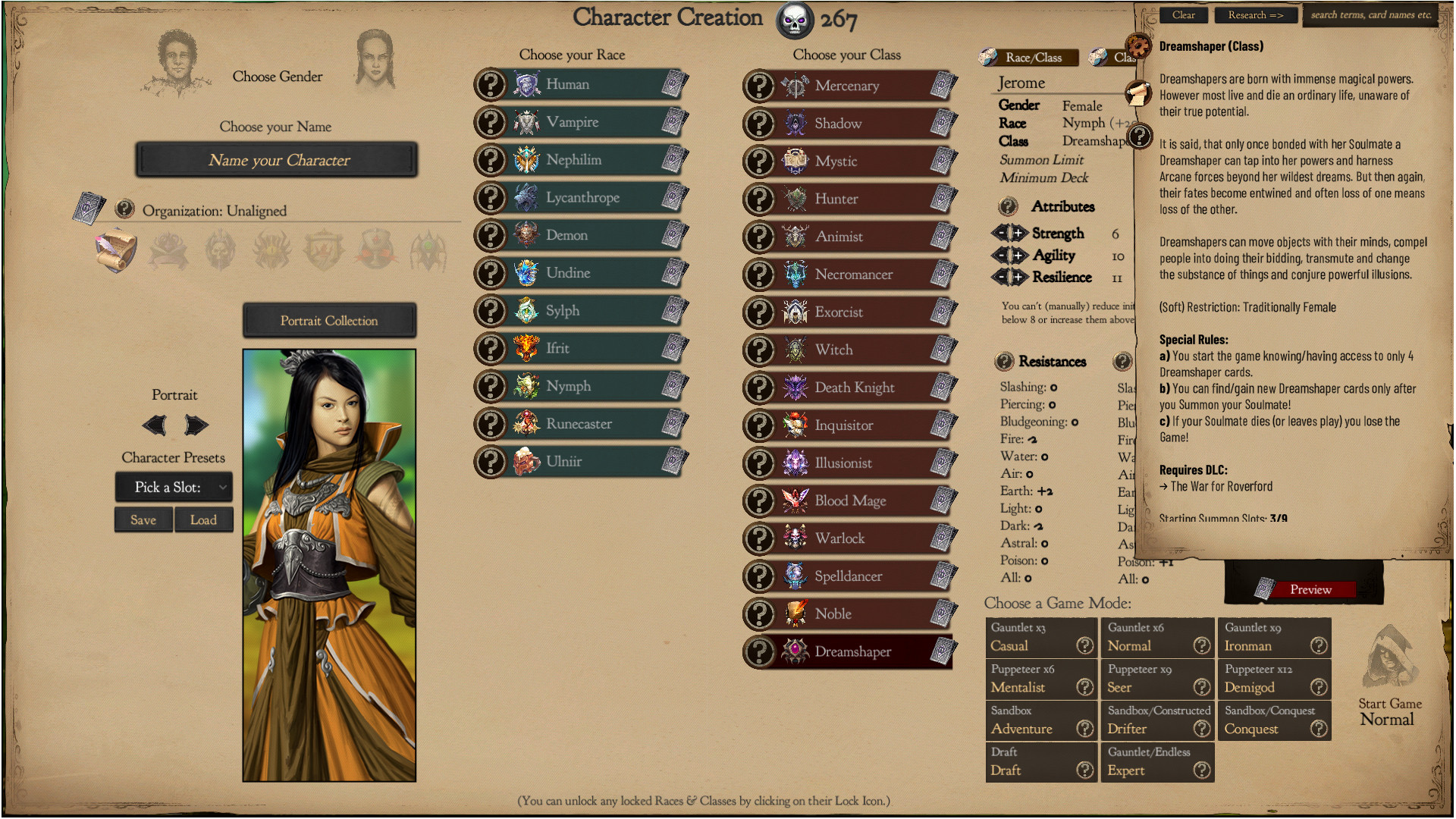Select the Unaligned organization scroll emblem
1456x819 pixels.
tap(115, 250)
